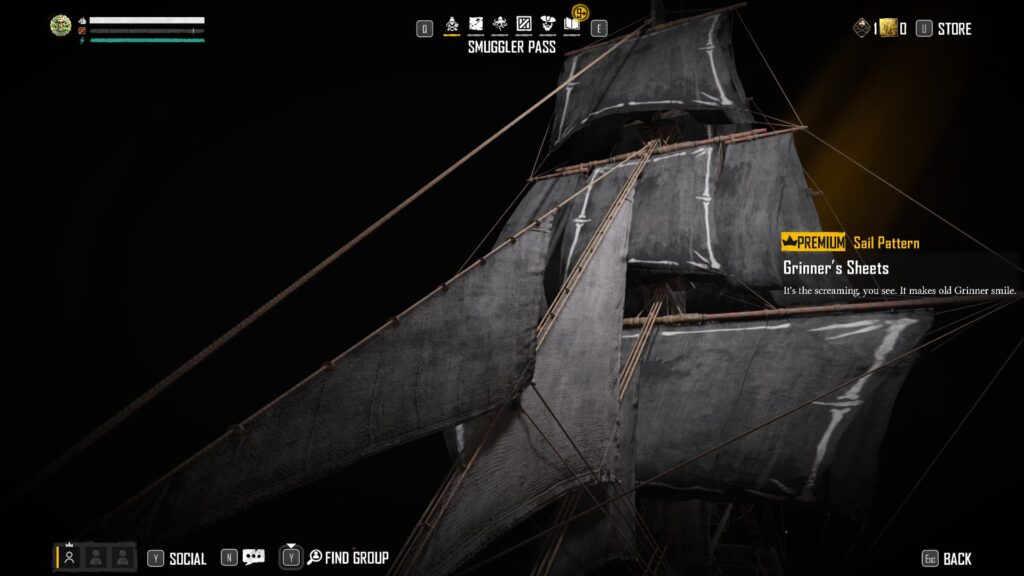Open the striped crate tab

(523, 23)
